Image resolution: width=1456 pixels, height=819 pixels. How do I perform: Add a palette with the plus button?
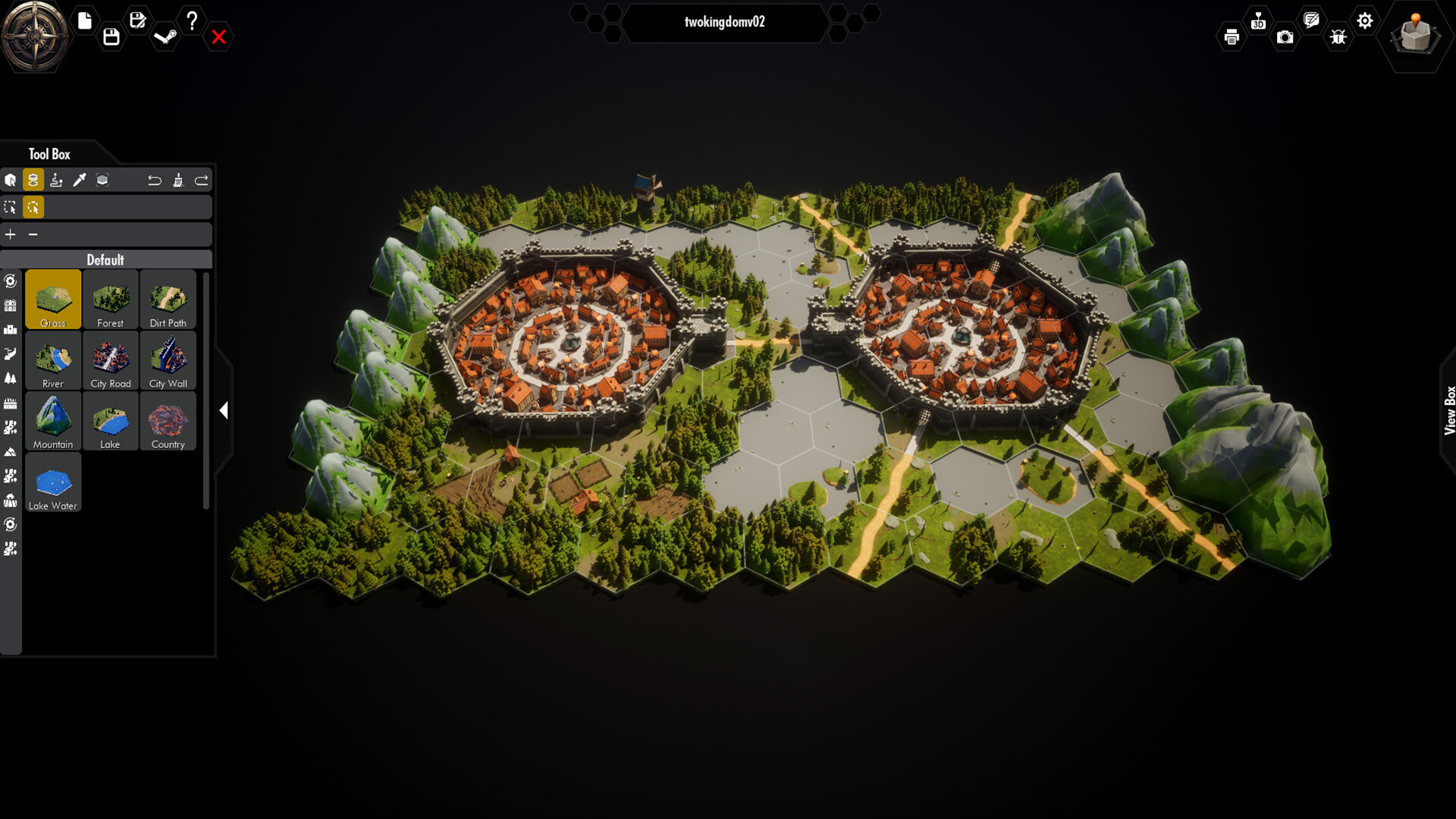pos(11,234)
